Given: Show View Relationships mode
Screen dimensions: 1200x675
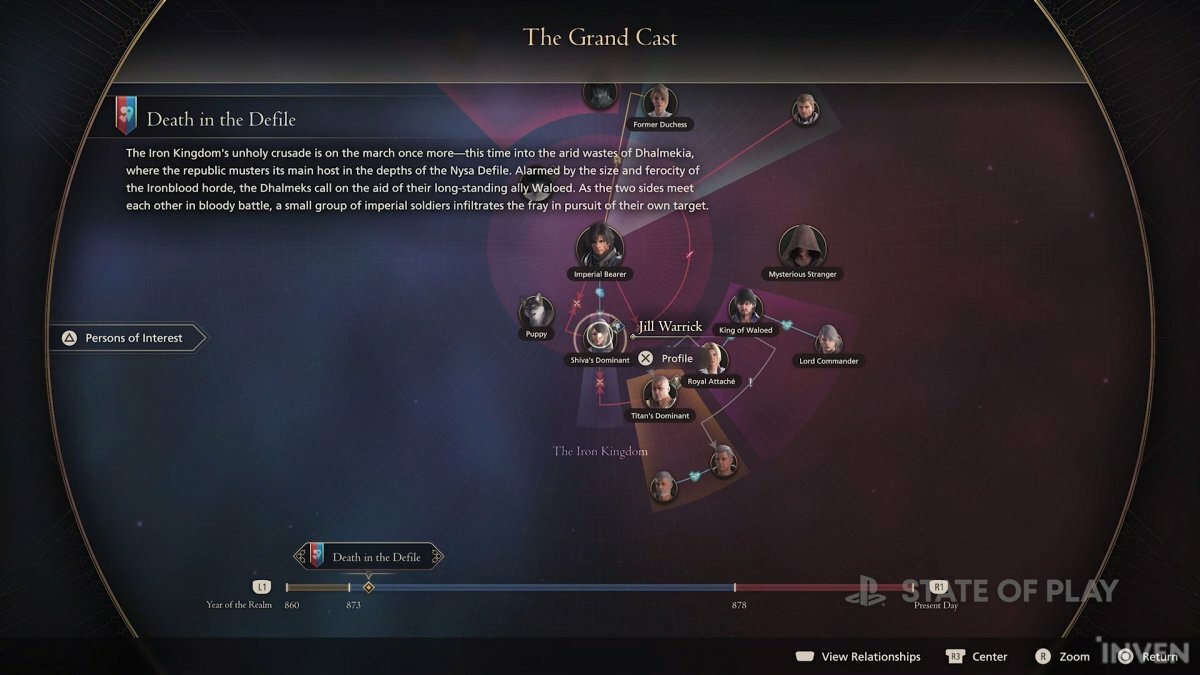Looking at the screenshot, I should 858,657.
